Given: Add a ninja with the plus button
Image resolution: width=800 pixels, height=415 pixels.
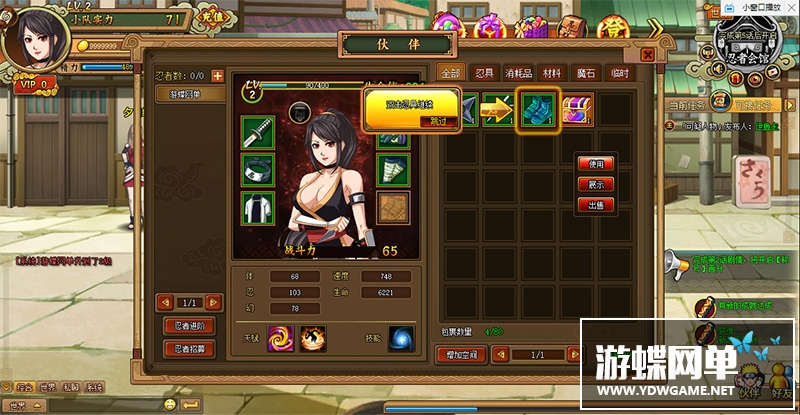Looking at the screenshot, I should pyautogui.click(x=217, y=75).
